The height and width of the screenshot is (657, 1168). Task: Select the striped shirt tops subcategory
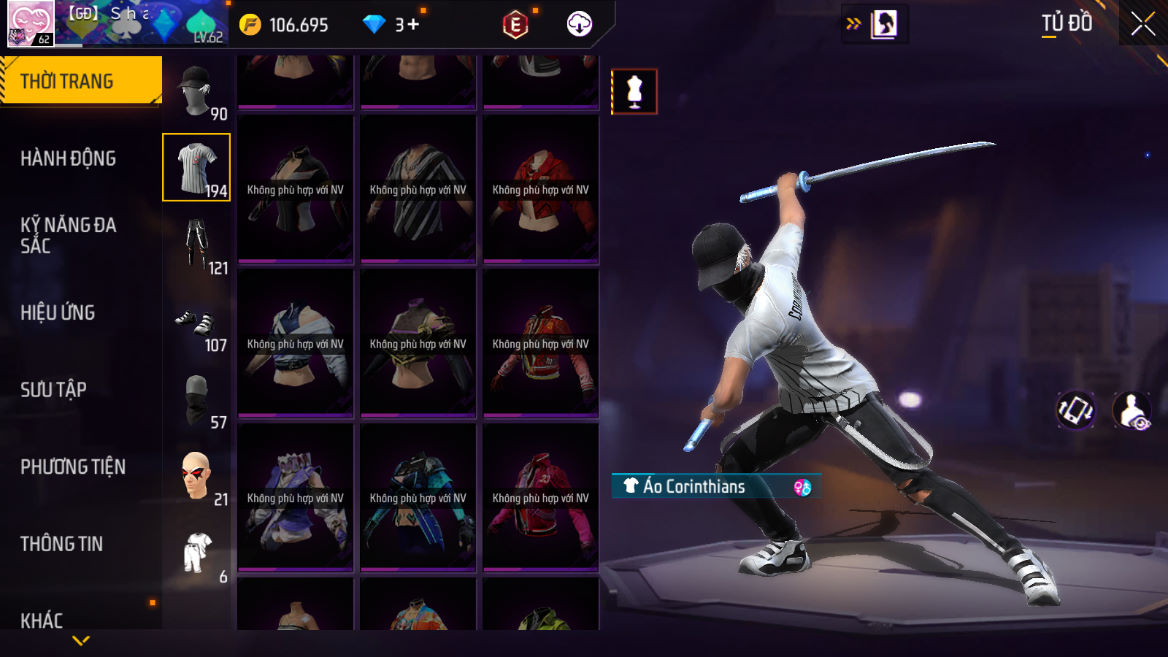(x=196, y=167)
